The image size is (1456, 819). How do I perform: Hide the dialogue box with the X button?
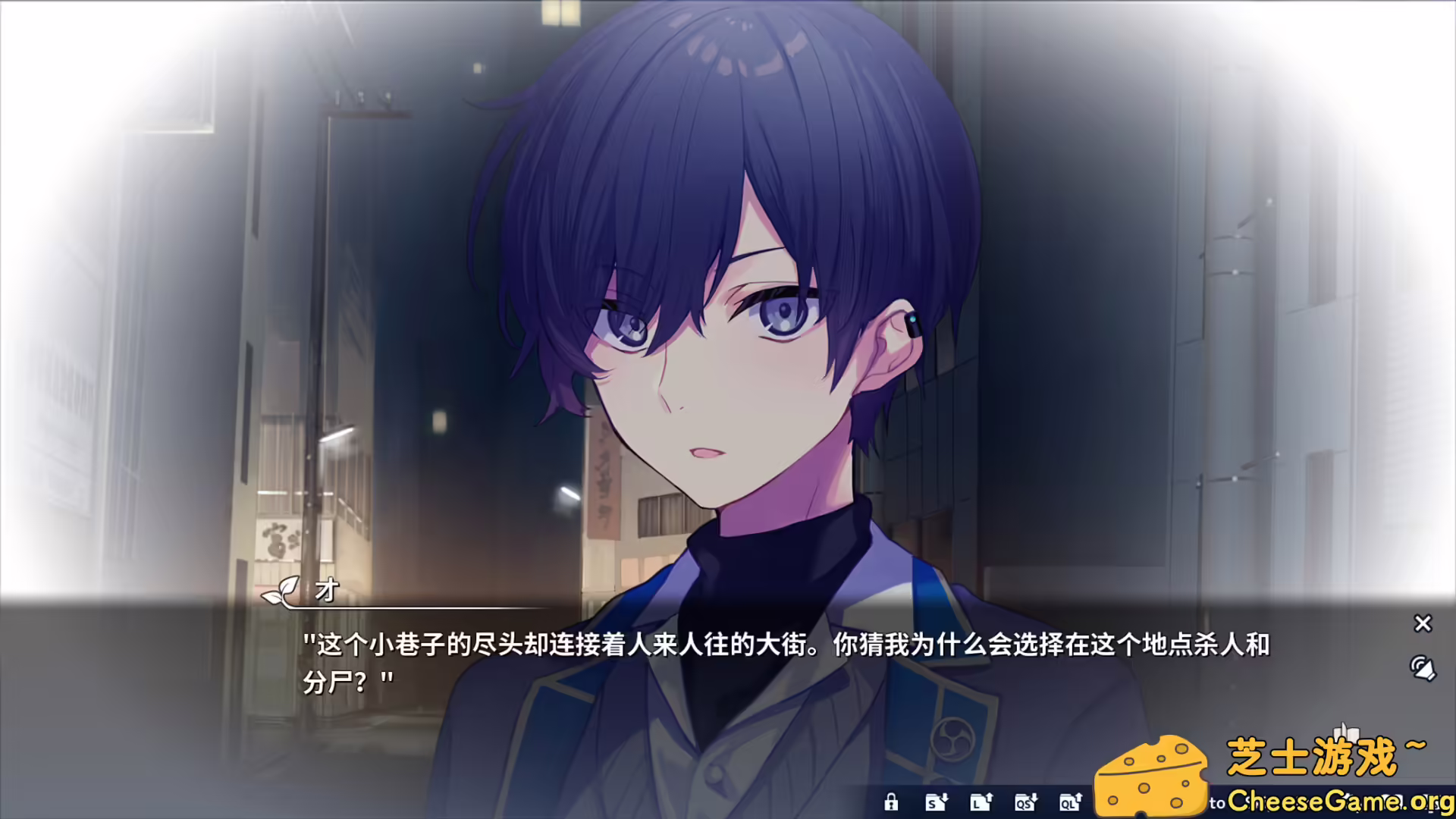1423,624
